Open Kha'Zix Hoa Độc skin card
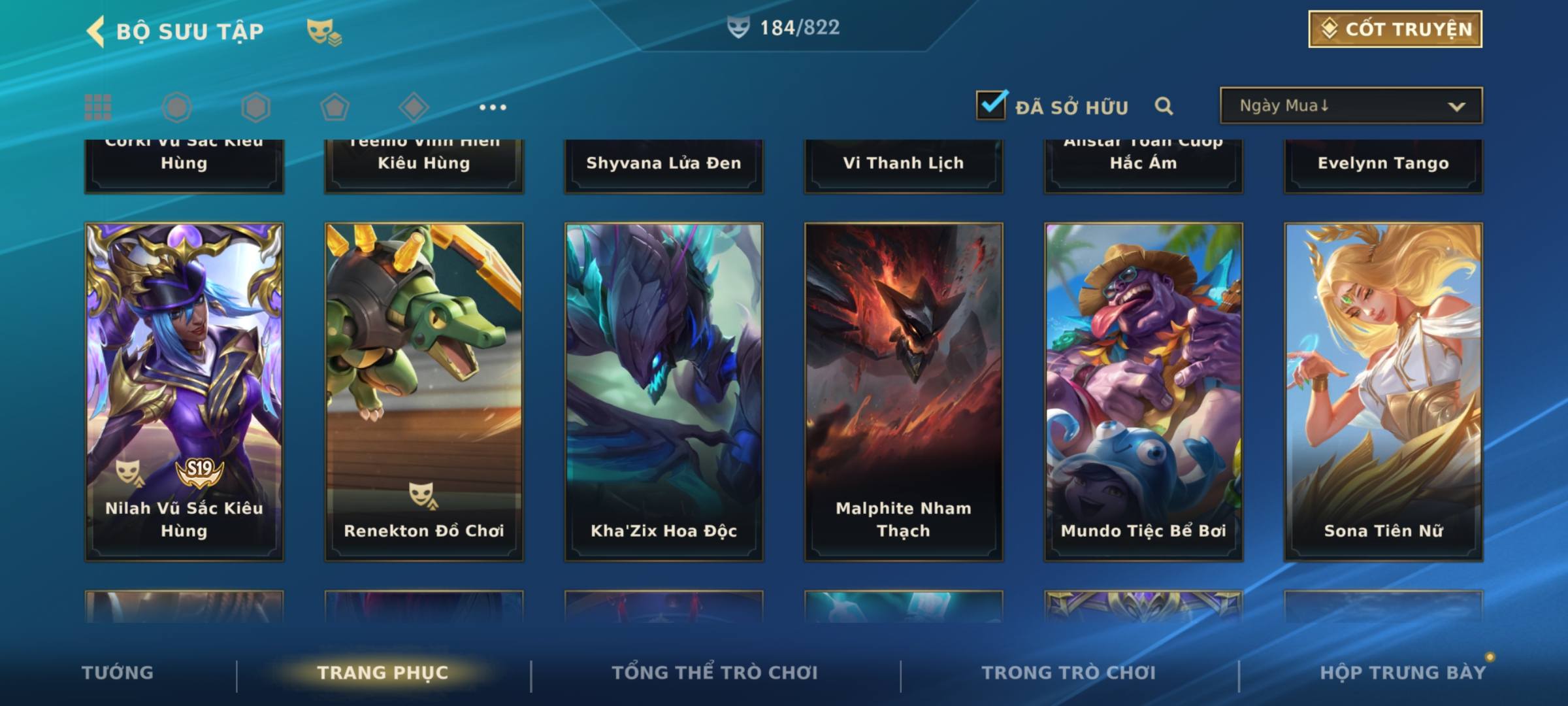Viewport: 1568px width, 706px height. [x=664, y=391]
